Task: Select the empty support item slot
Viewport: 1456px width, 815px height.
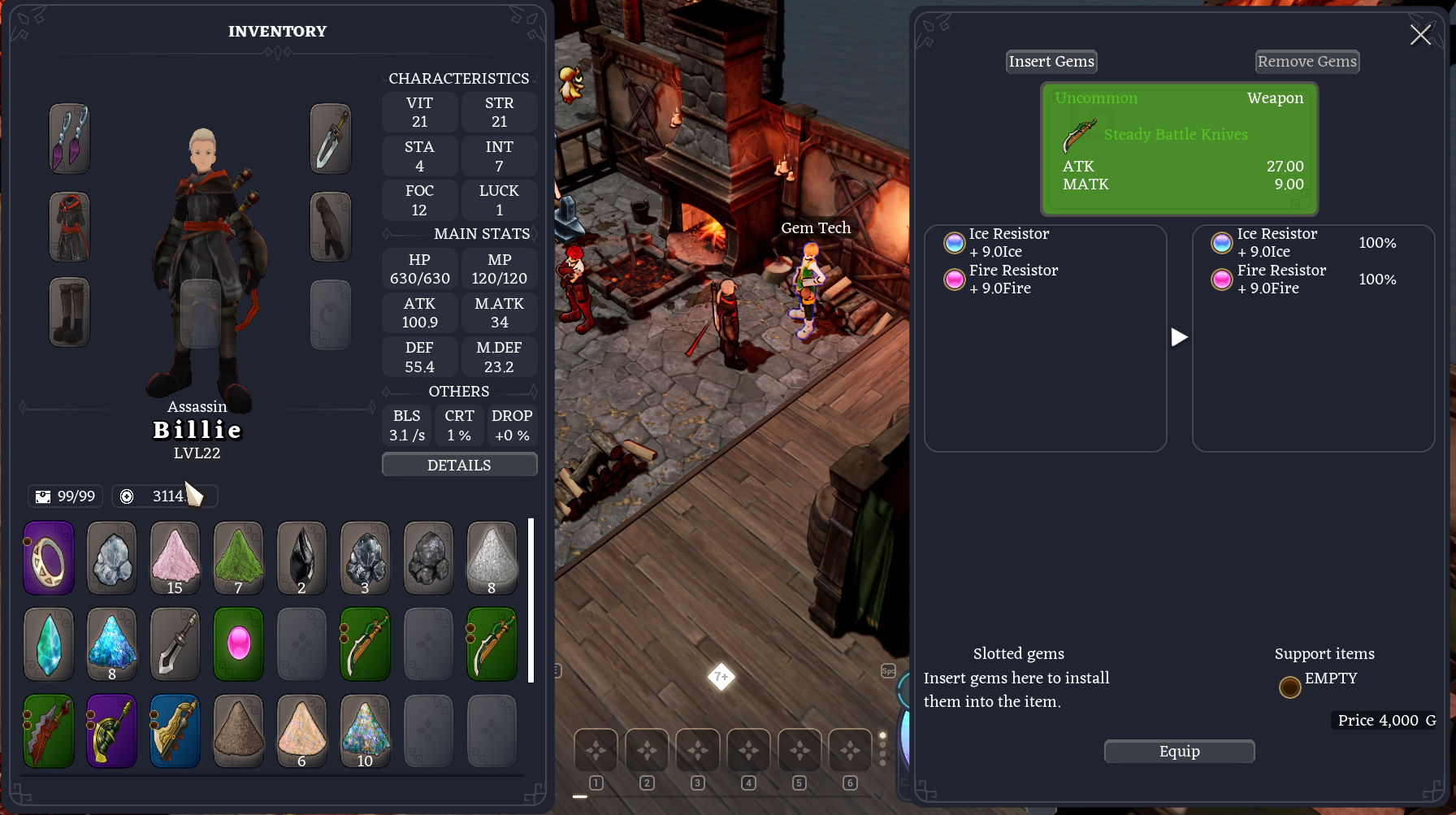Action: point(1289,687)
